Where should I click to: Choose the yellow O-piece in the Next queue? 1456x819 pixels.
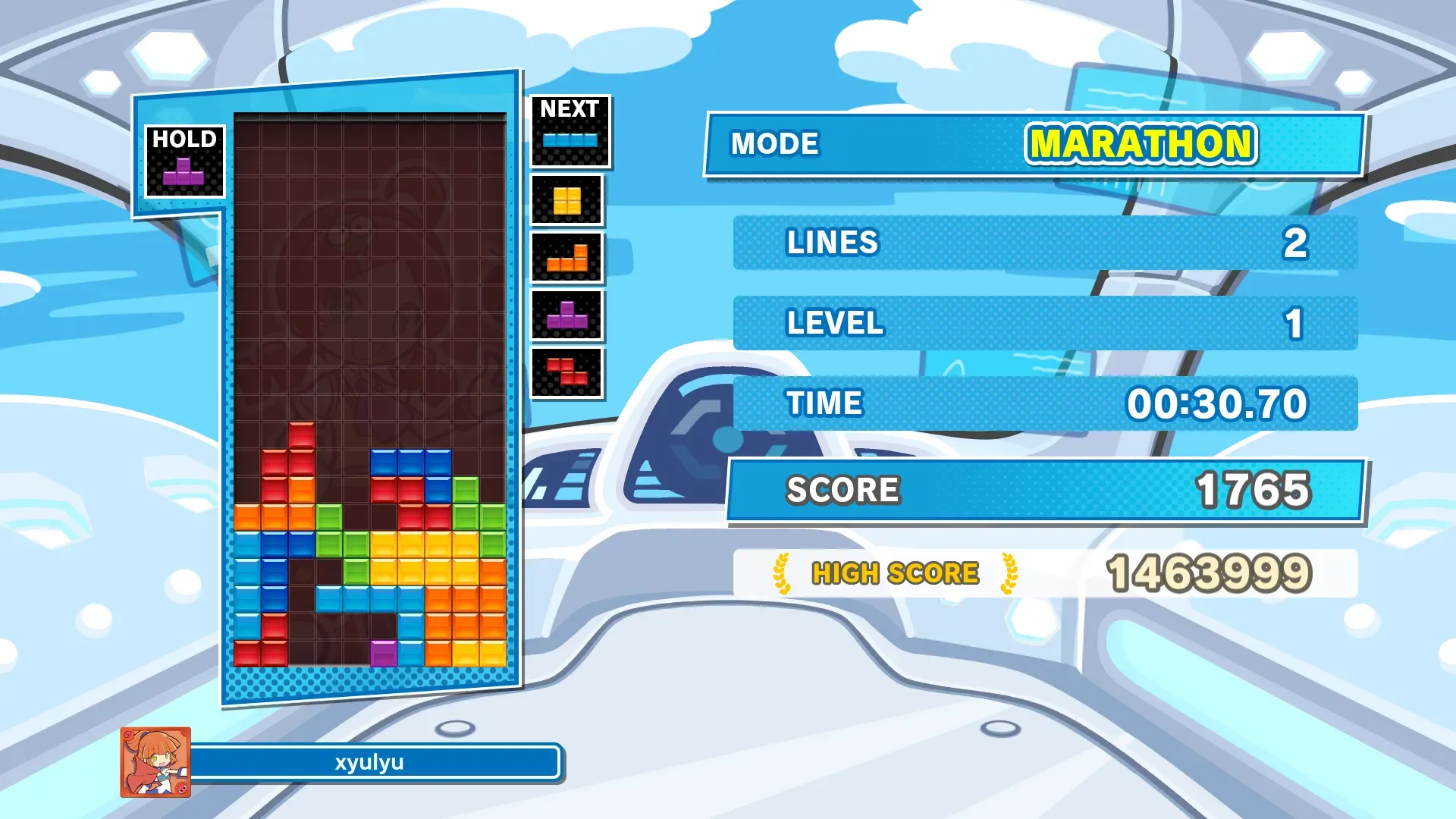[x=566, y=201]
